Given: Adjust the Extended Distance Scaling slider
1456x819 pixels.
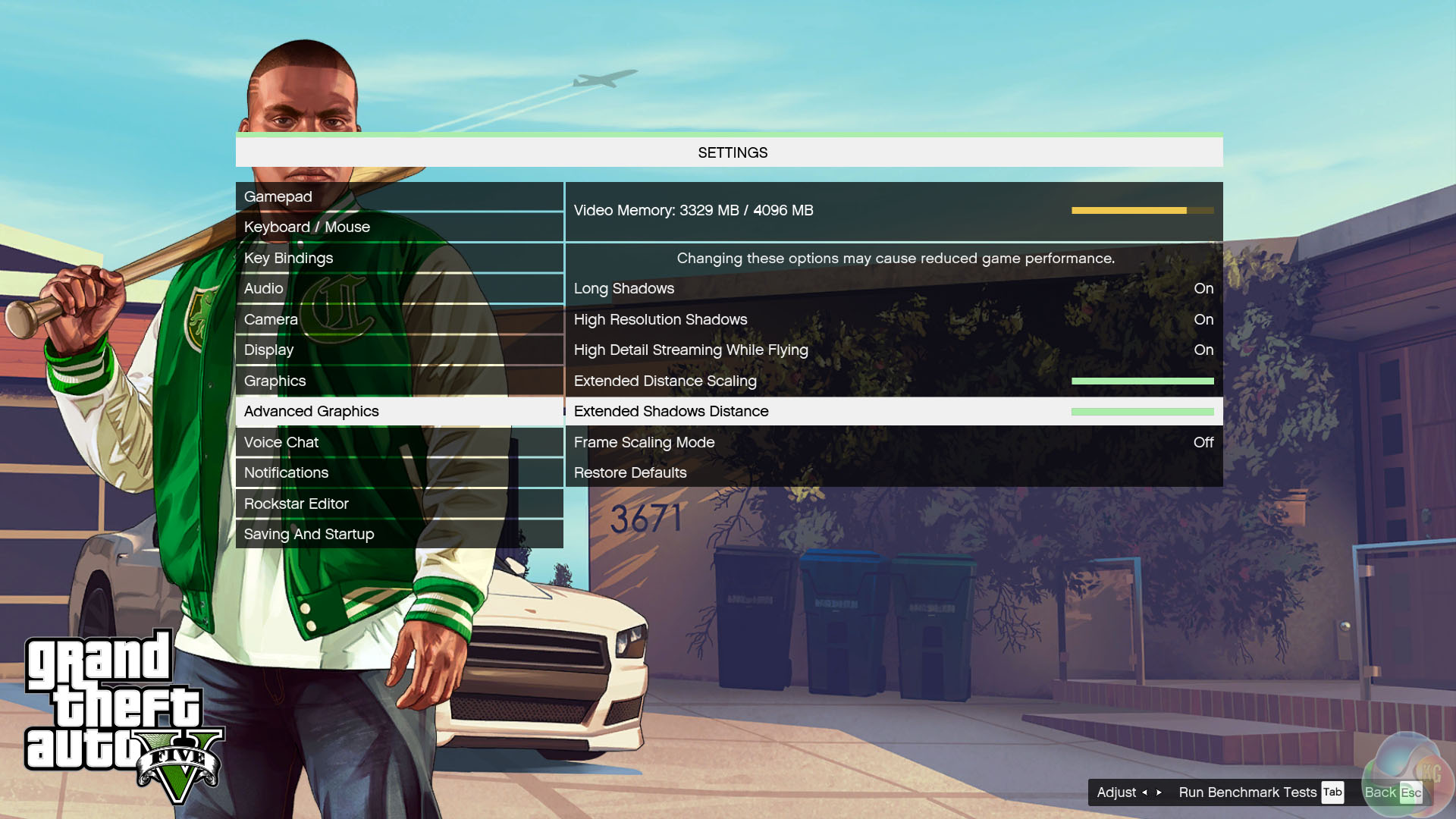Looking at the screenshot, I should pos(1142,381).
